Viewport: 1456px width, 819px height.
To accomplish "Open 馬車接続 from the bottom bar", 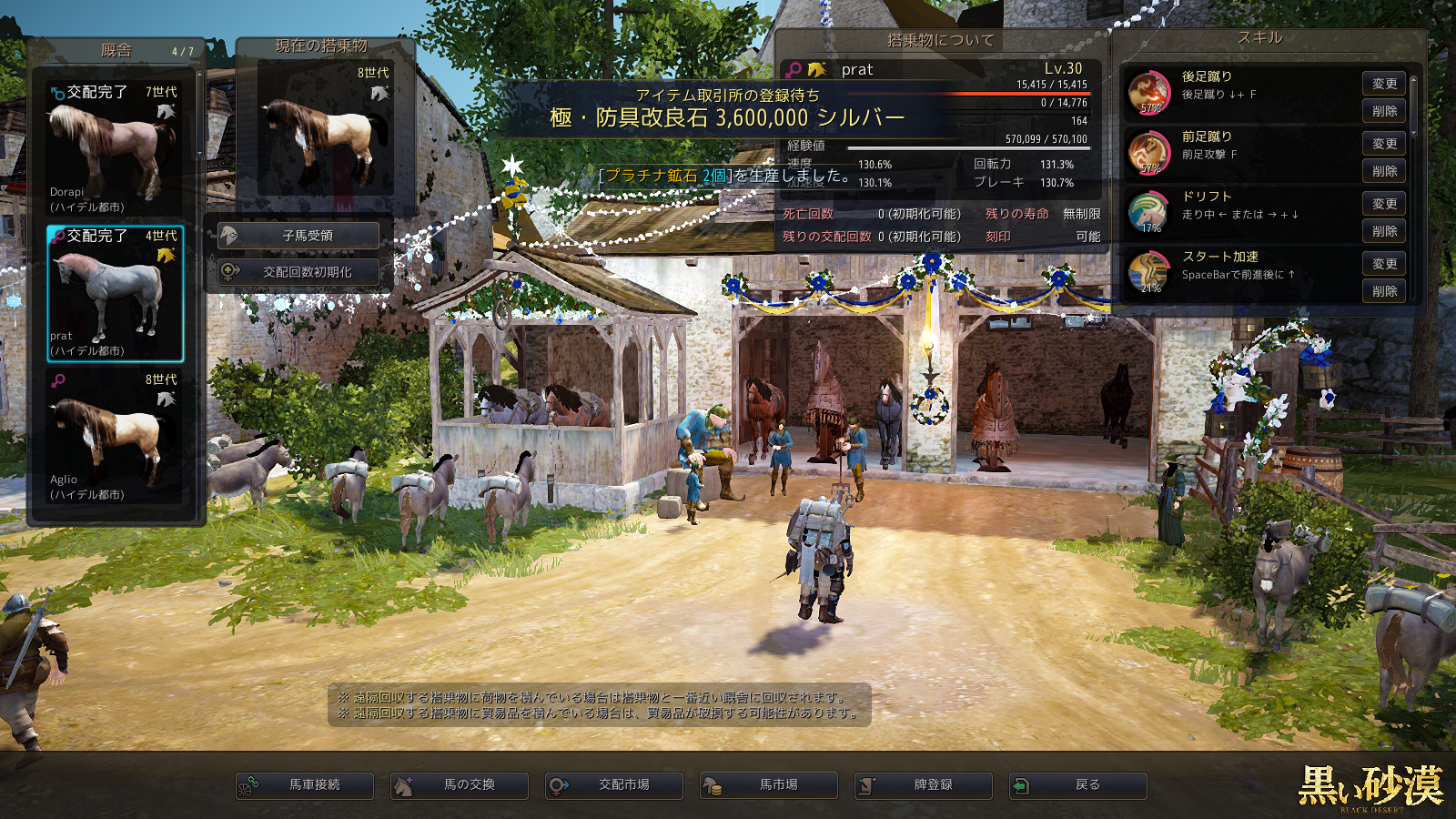I will pyautogui.click(x=305, y=785).
